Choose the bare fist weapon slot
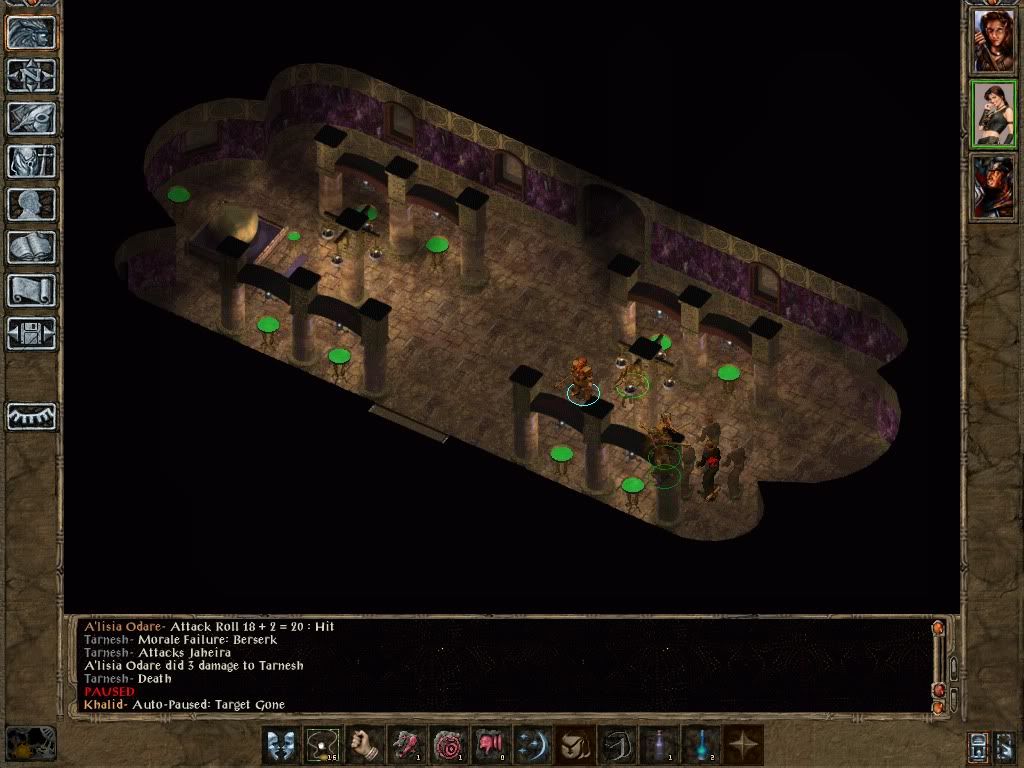Screen dimensions: 1024x768 point(365,746)
